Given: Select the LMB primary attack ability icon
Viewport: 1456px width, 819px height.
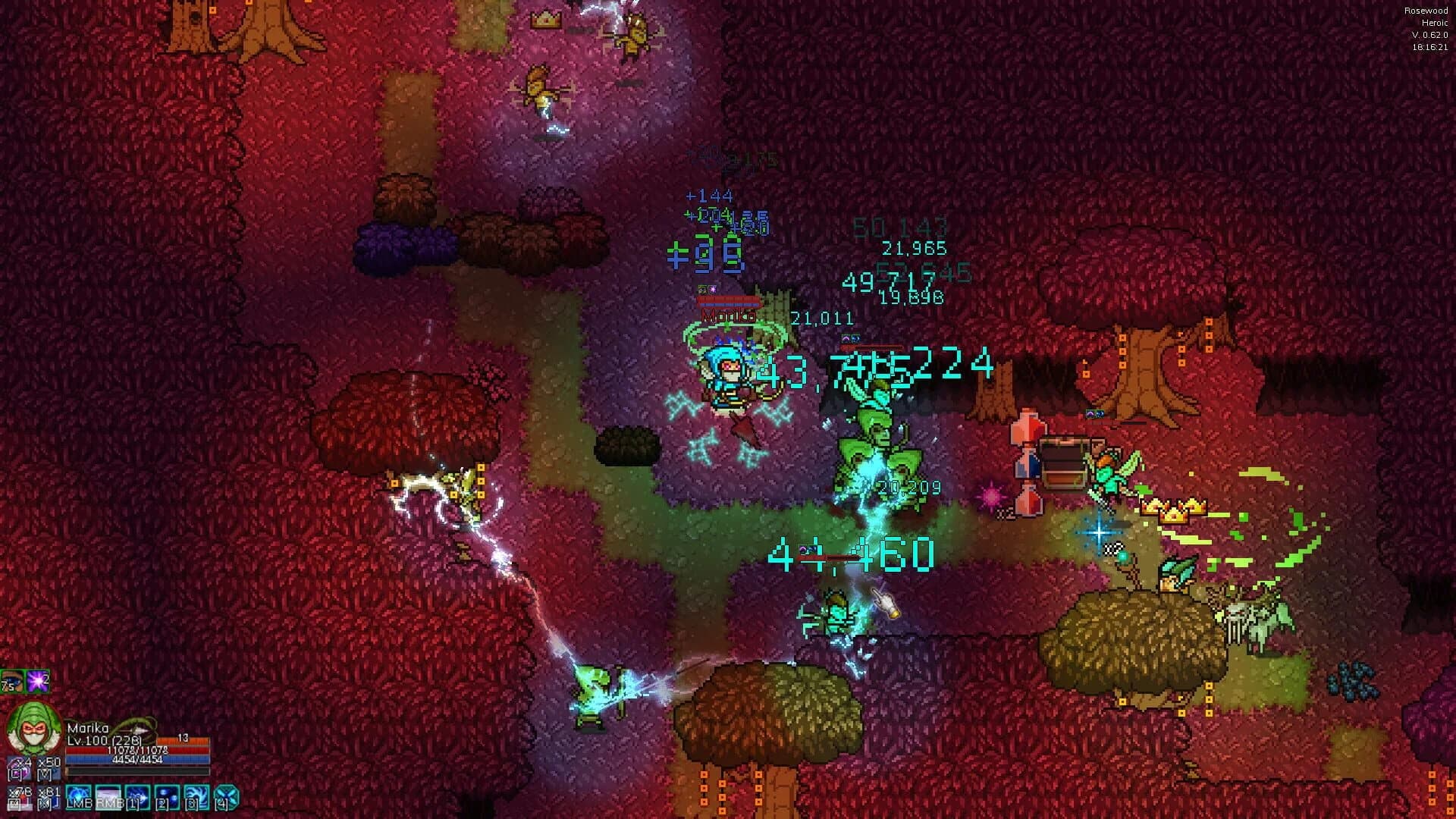Looking at the screenshot, I should point(79,797).
